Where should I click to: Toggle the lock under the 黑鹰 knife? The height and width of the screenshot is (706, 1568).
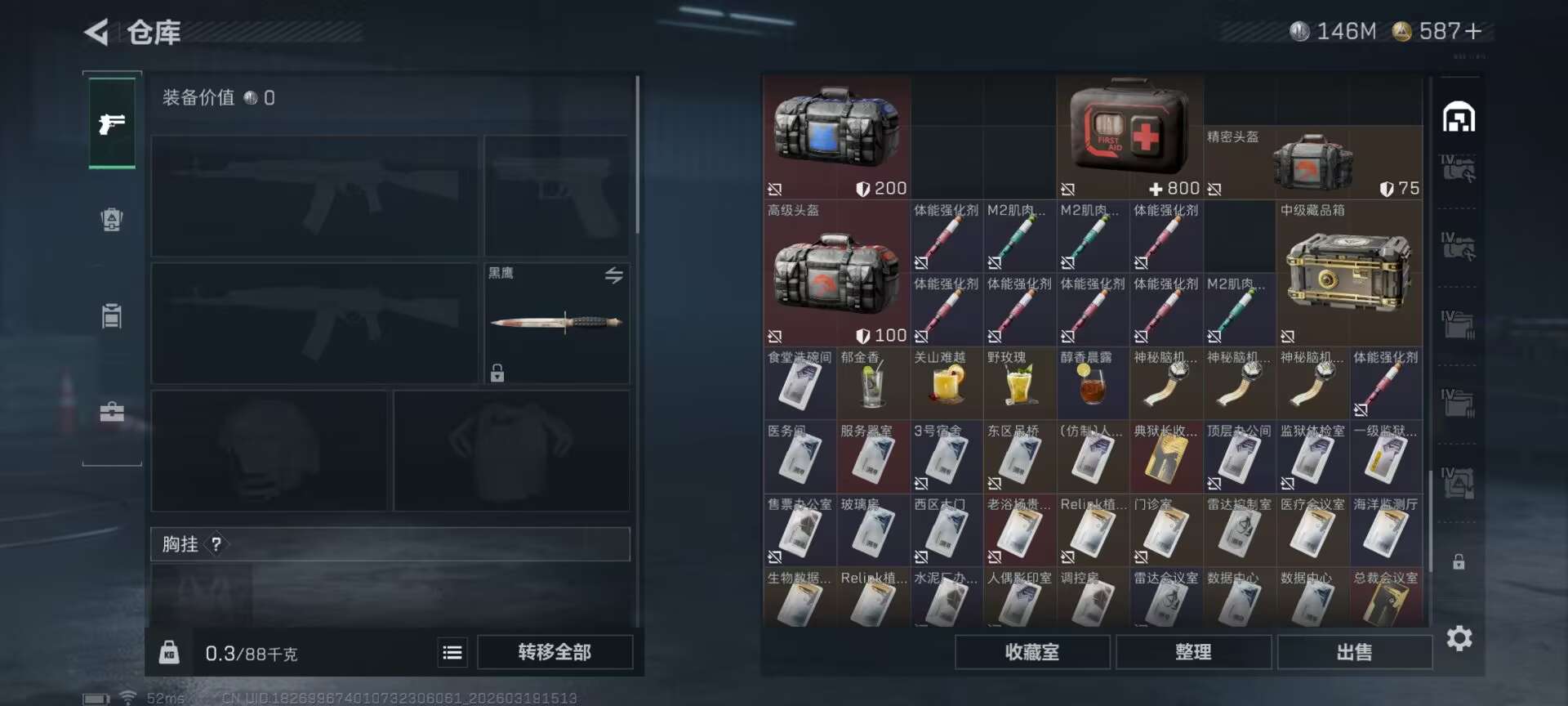pos(496,373)
